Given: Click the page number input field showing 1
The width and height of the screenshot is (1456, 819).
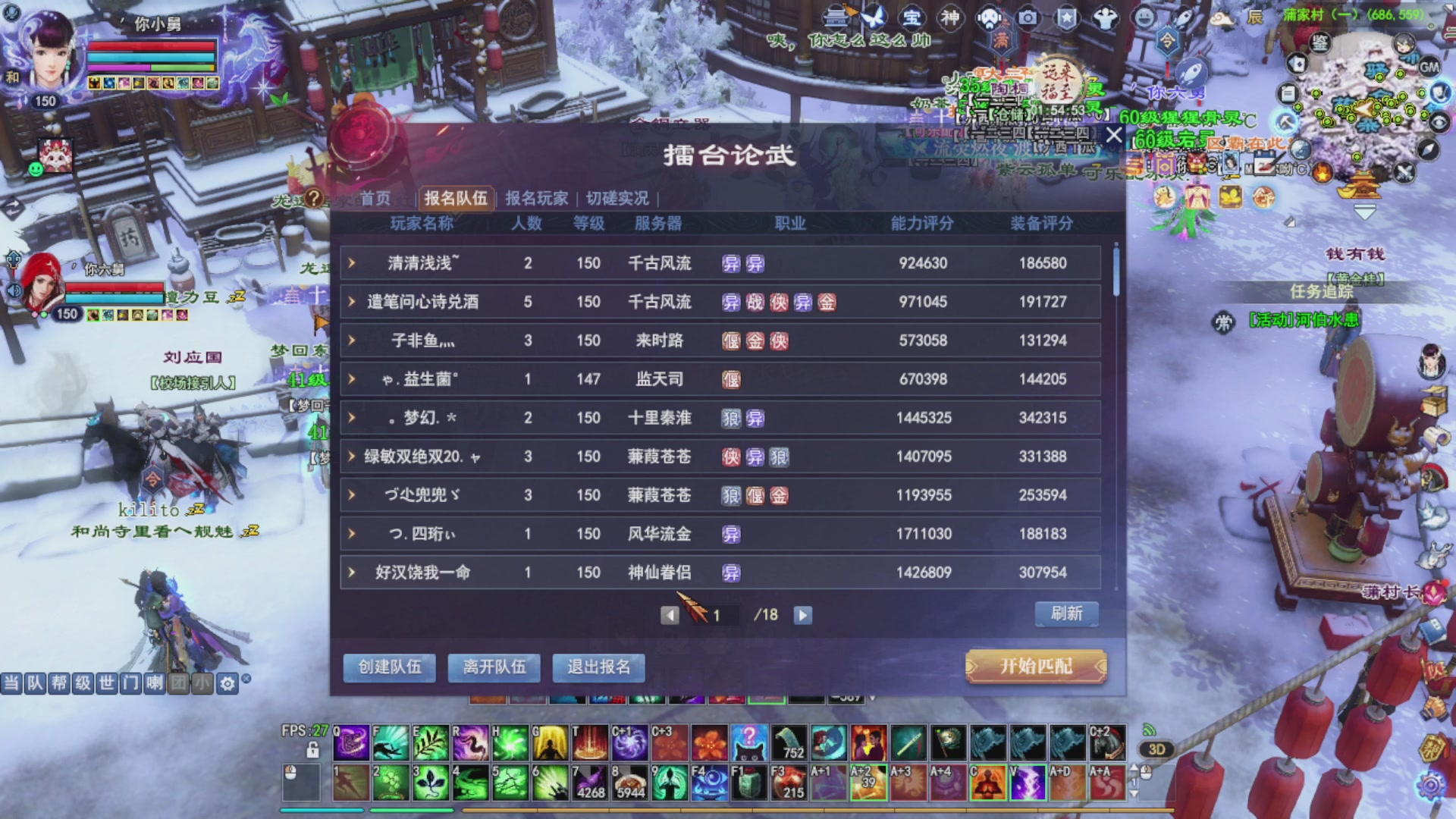Looking at the screenshot, I should click(717, 615).
